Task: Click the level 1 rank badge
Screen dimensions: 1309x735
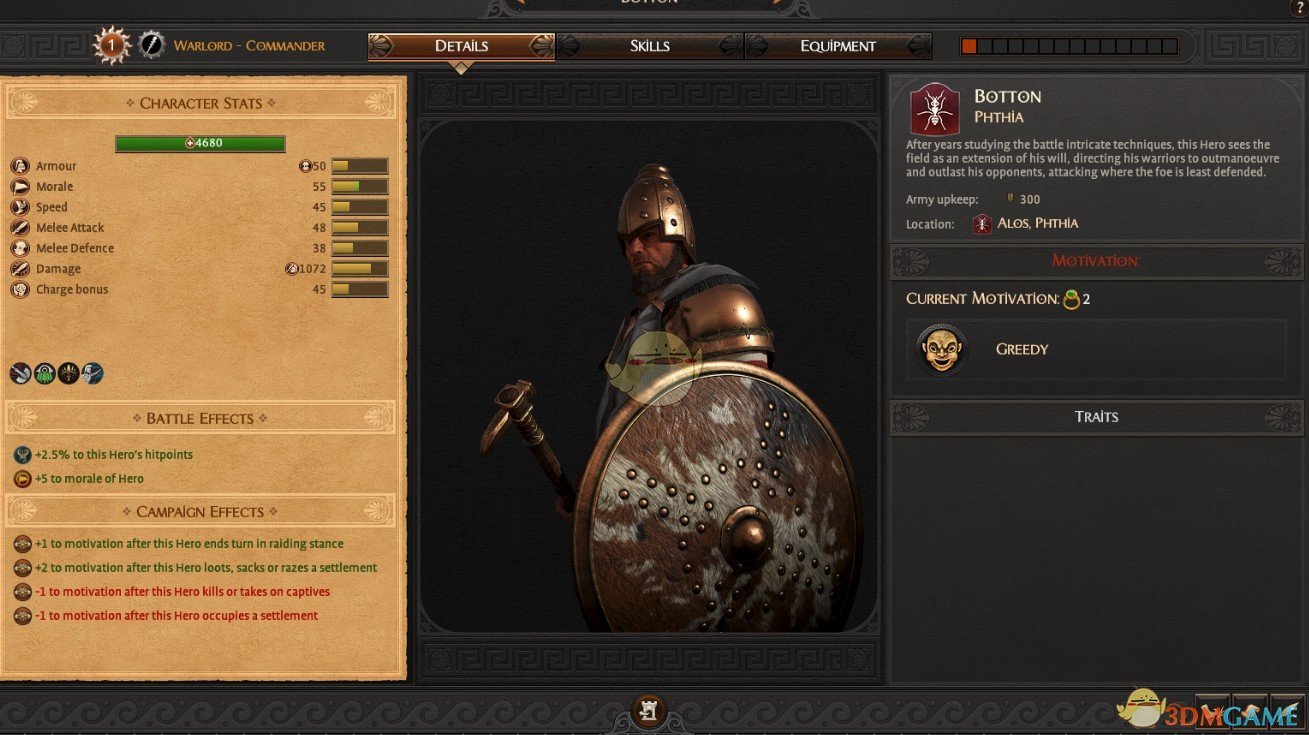Action: tap(111, 45)
